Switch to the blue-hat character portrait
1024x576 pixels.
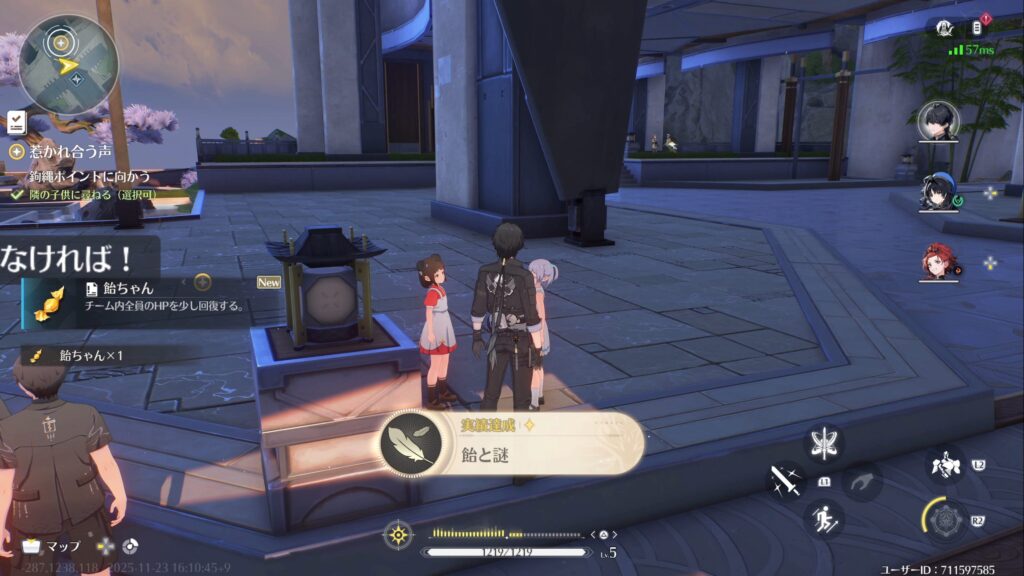pos(936,193)
